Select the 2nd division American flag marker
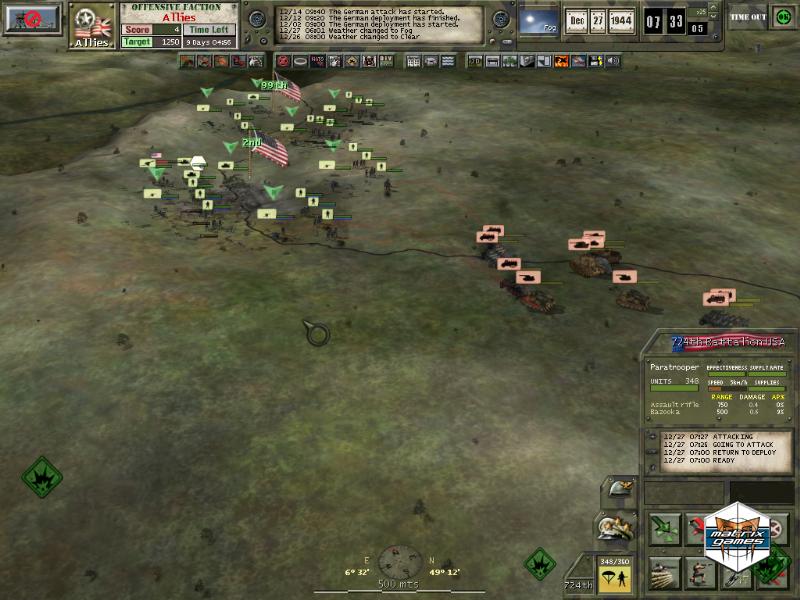This screenshot has height=600, width=800. [268, 150]
